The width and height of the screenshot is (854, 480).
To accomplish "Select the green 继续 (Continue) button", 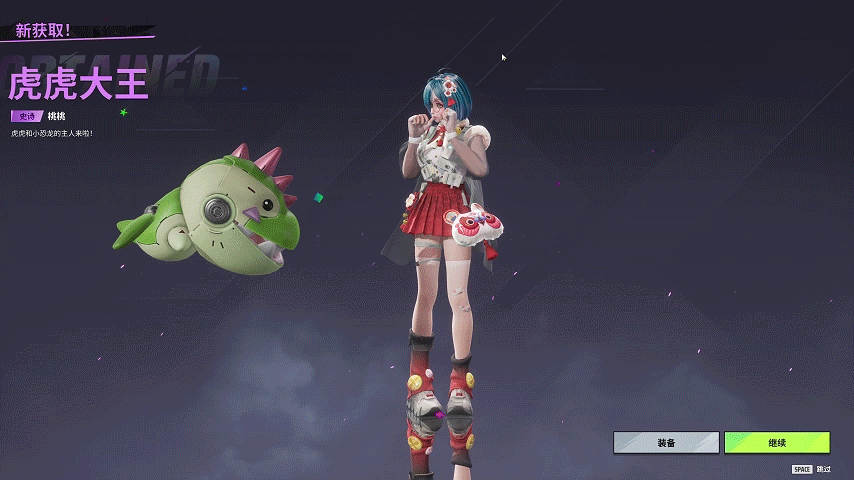I will (x=777, y=442).
